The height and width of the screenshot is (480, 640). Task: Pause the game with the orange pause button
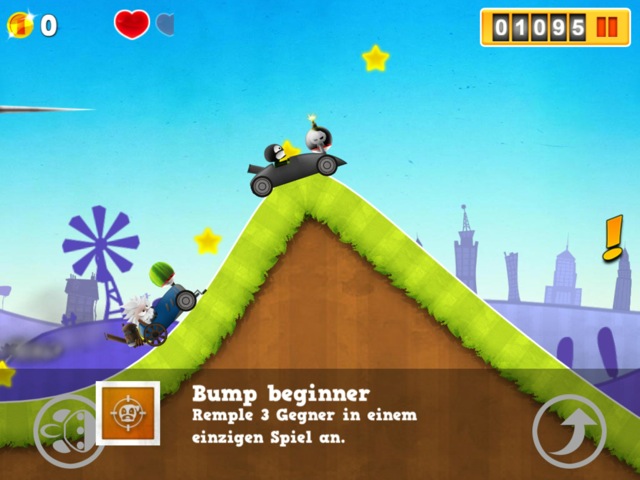(607, 27)
